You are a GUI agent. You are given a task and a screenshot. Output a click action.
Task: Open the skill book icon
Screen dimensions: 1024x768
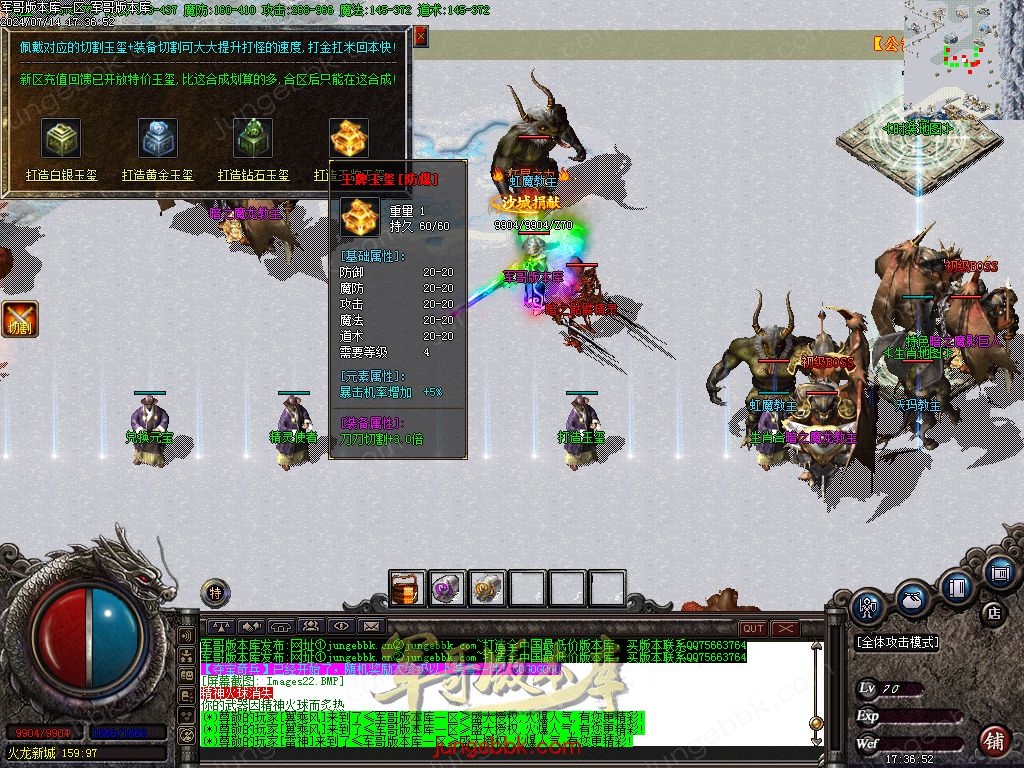click(x=957, y=586)
